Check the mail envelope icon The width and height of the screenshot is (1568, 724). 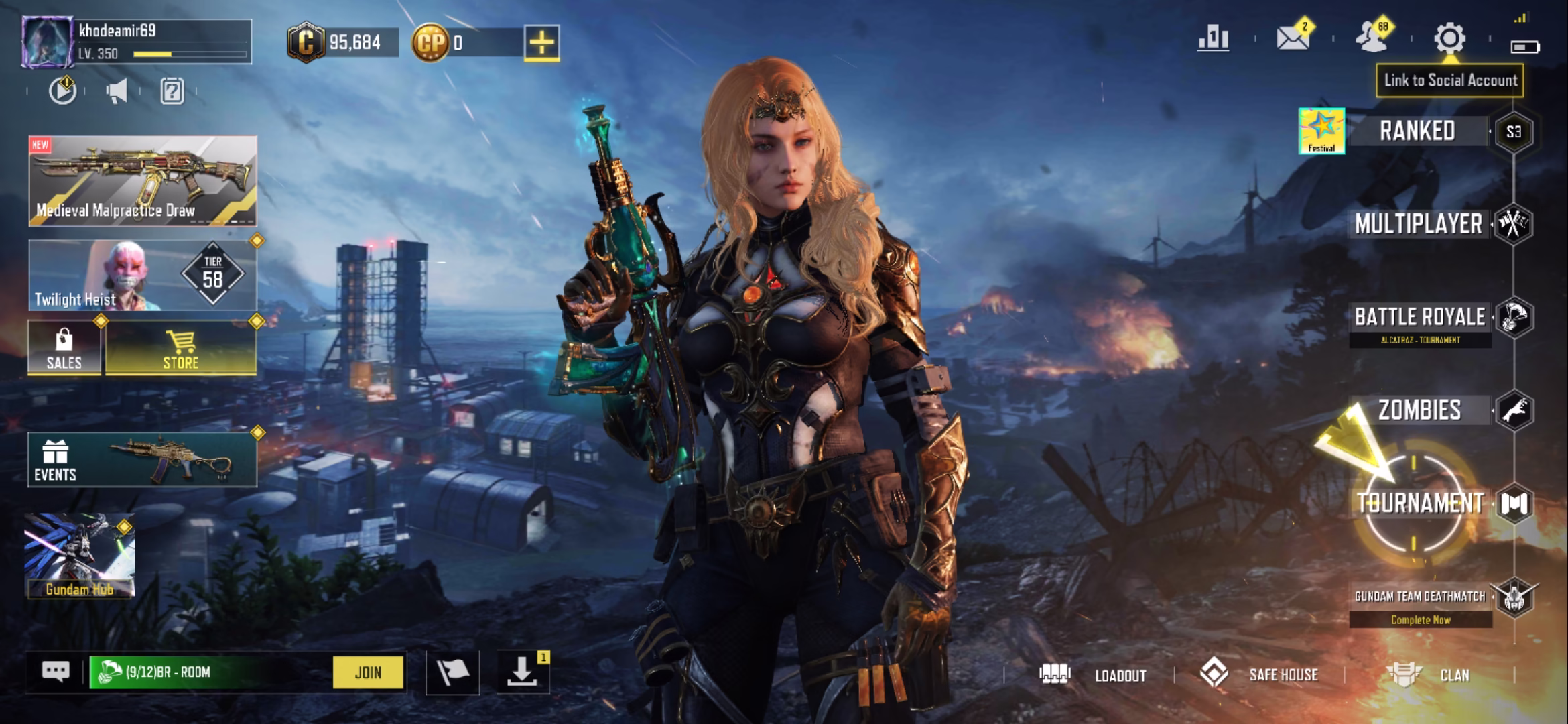pos(1293,38)
